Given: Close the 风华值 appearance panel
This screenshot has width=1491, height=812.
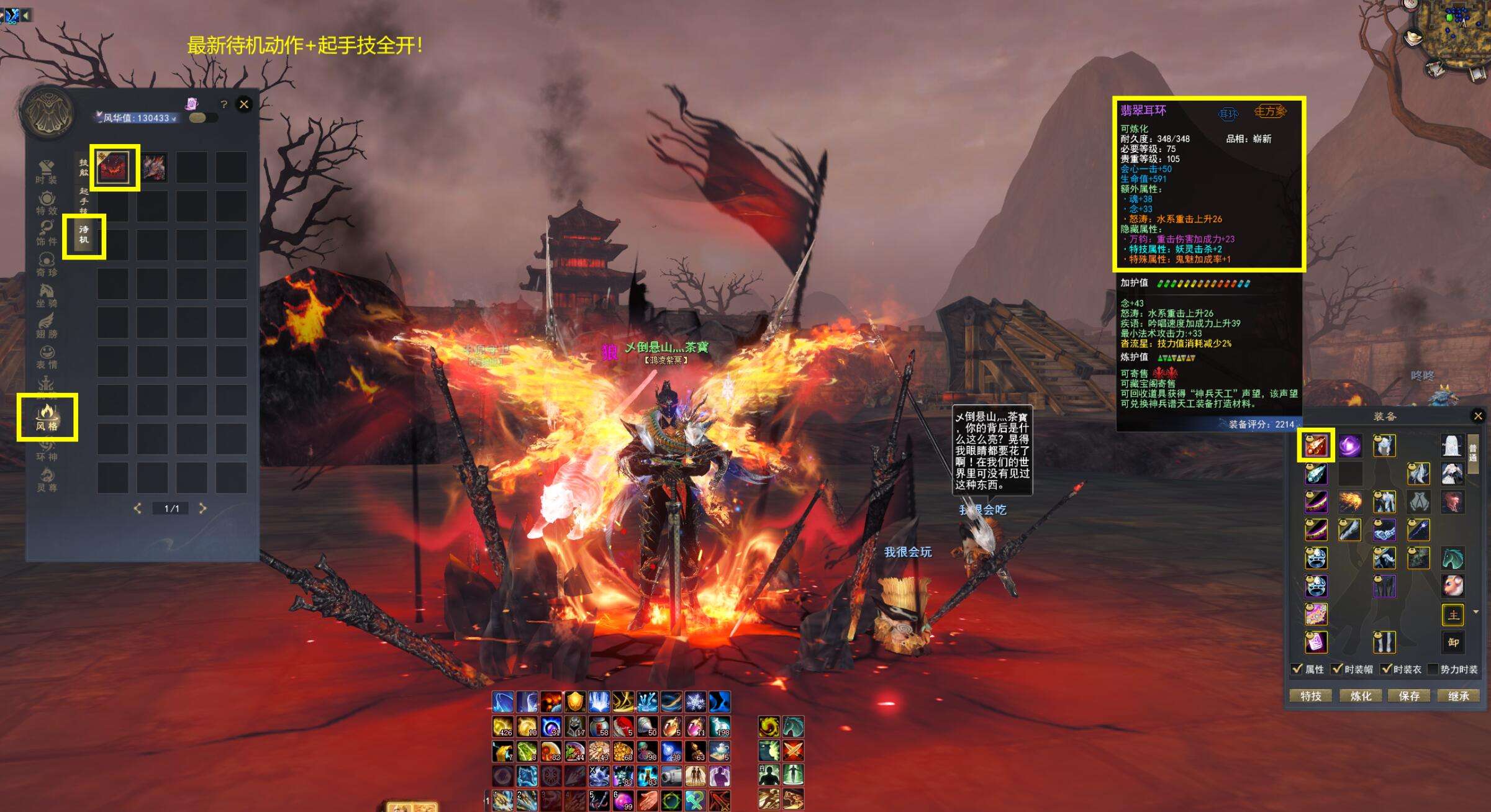Looking at the screenshot, I should pos(244,104).
